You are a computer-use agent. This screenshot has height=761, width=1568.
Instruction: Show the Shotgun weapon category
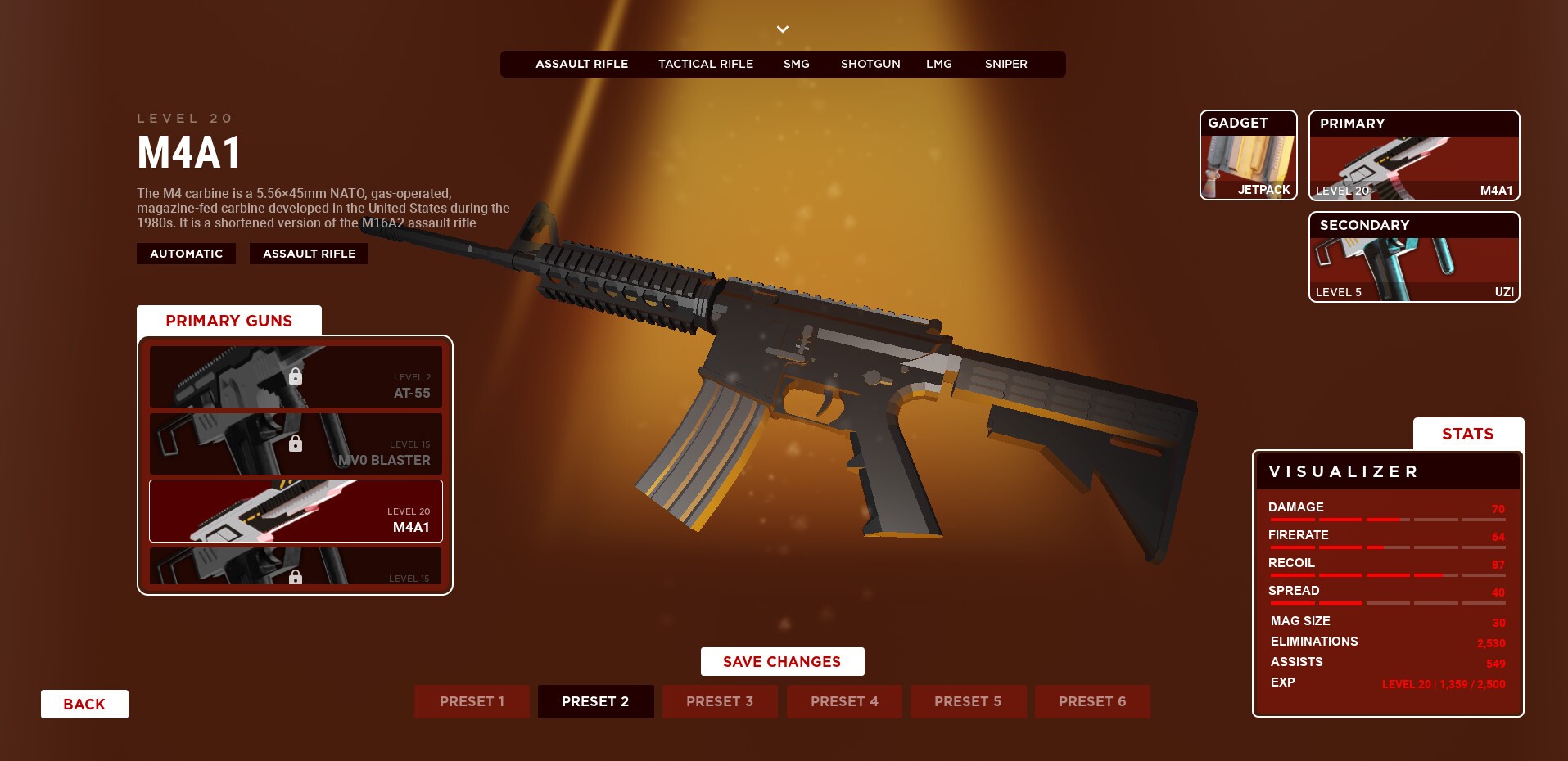coord(870,64)
